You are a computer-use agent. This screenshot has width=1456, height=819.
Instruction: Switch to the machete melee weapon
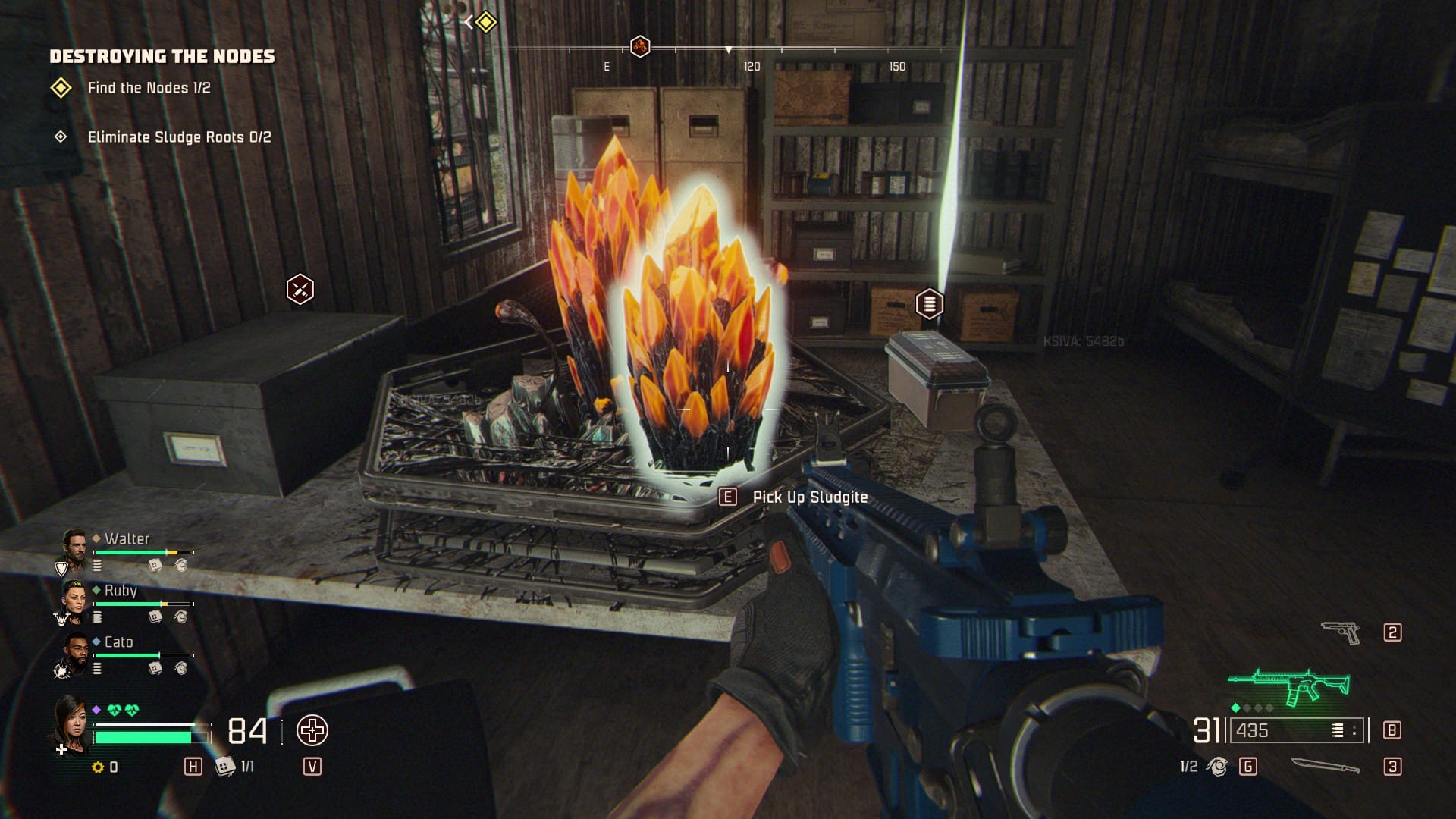(x=1325, y=767)
